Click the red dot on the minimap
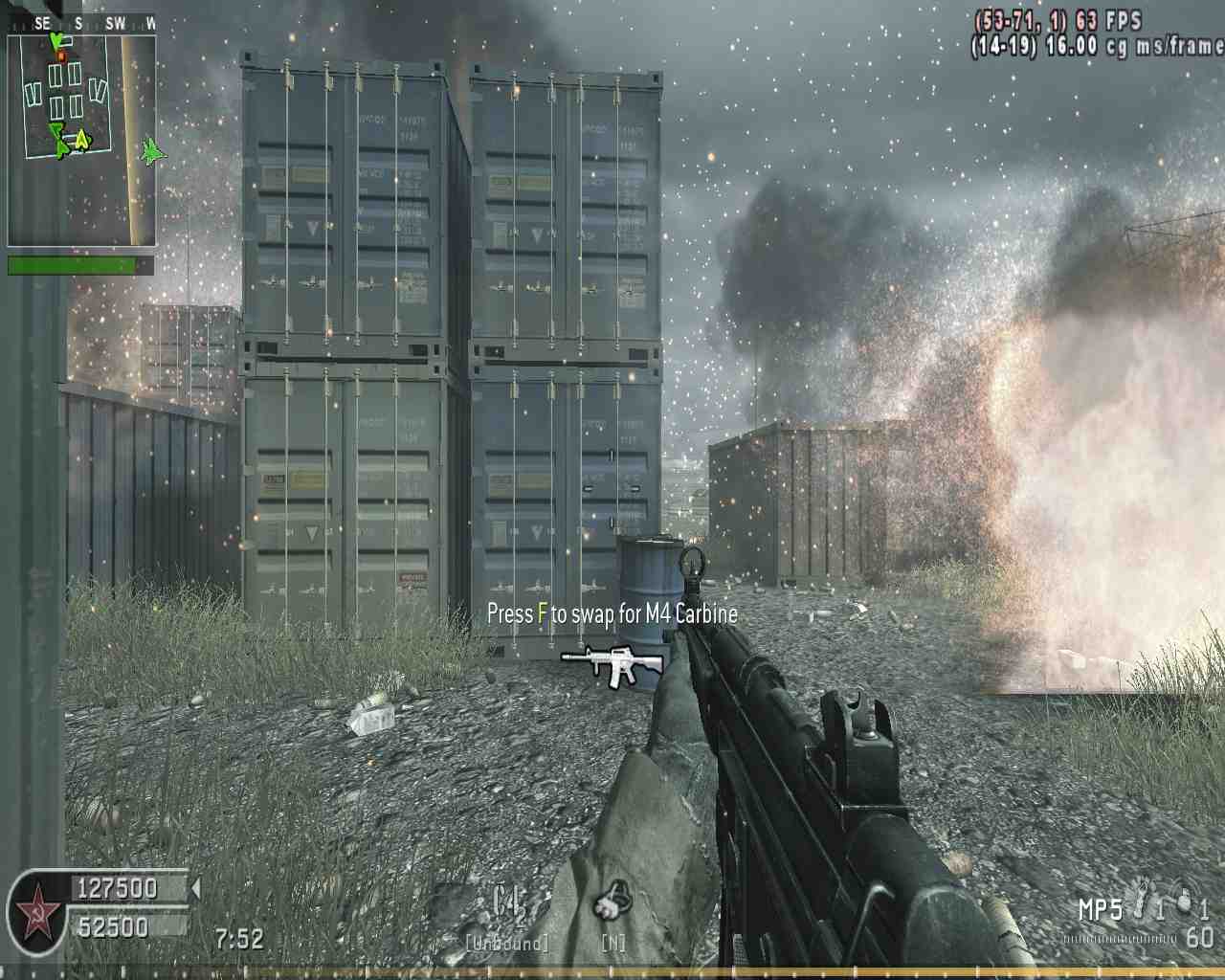This screenshot has width=1225, height=980. coord(61,56)
